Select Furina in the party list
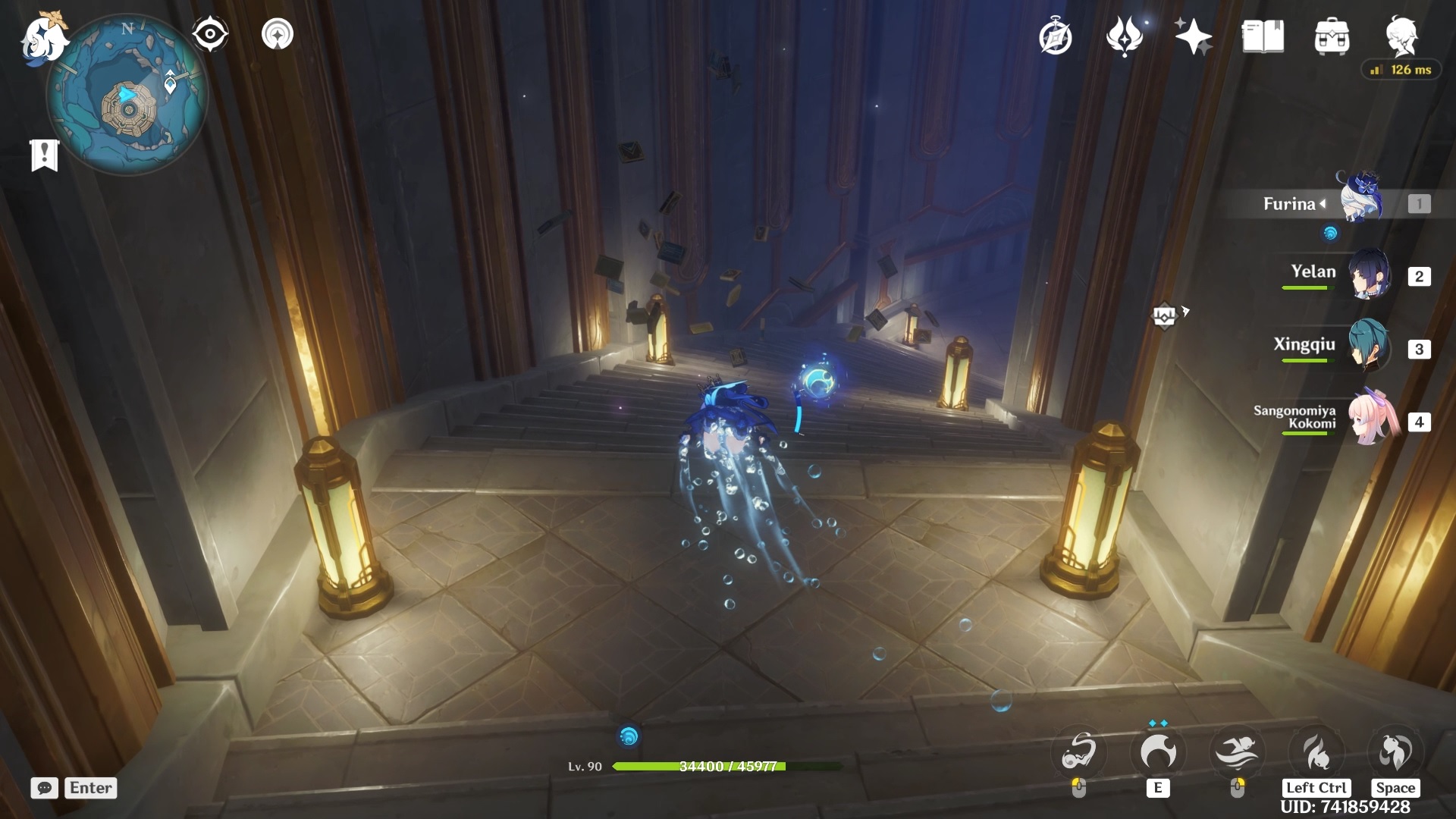This screenshot has height=819, width=1456. pyautogui.click(x=1360, y=200)
